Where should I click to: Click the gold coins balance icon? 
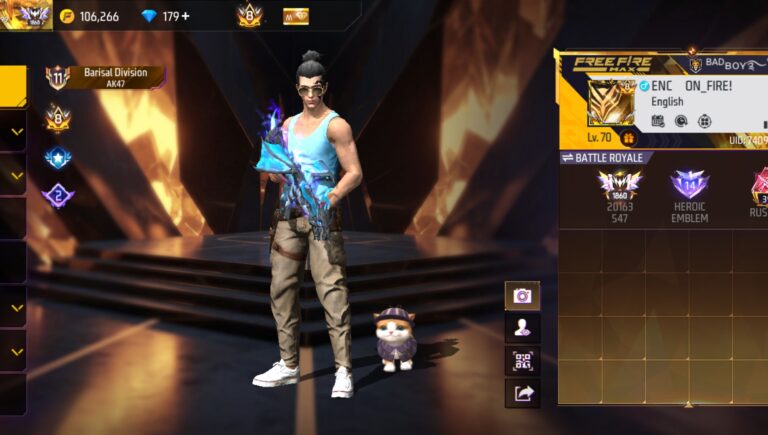coord(68,16)
